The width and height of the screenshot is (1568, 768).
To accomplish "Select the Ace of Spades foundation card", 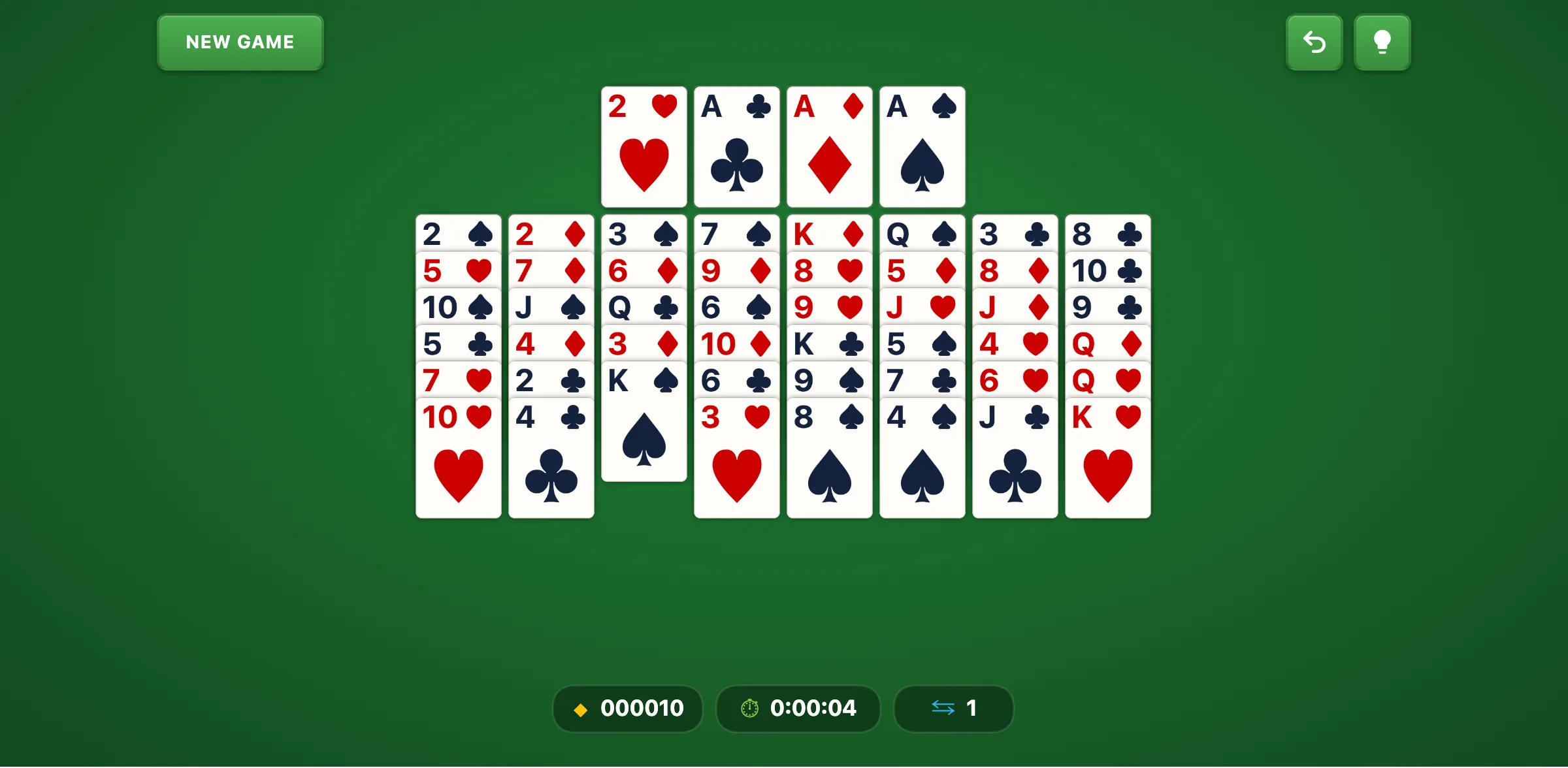I will coord(922,146).
